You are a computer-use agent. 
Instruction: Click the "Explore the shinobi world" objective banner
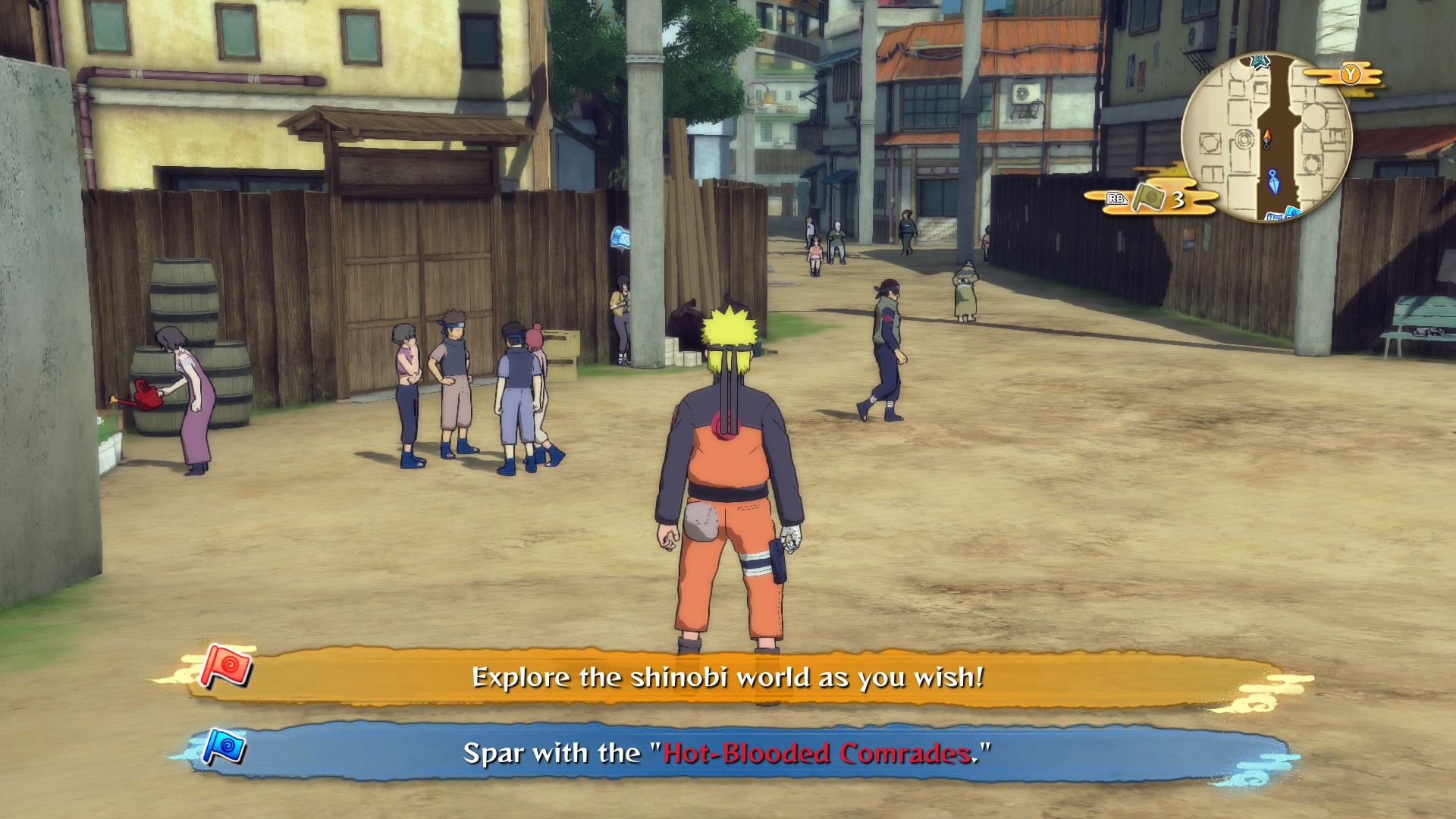coord(726,676)
